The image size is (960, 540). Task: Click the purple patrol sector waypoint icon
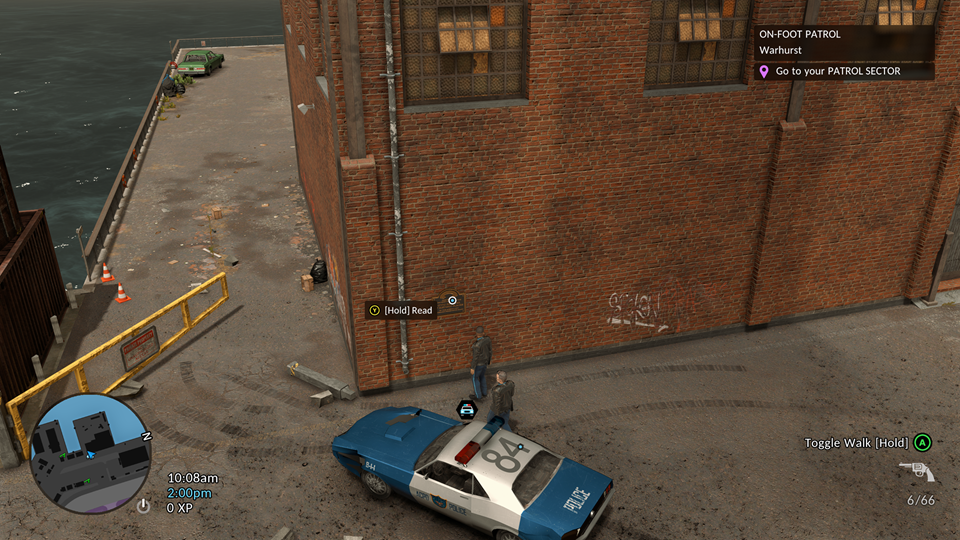(x=765, y=72)
